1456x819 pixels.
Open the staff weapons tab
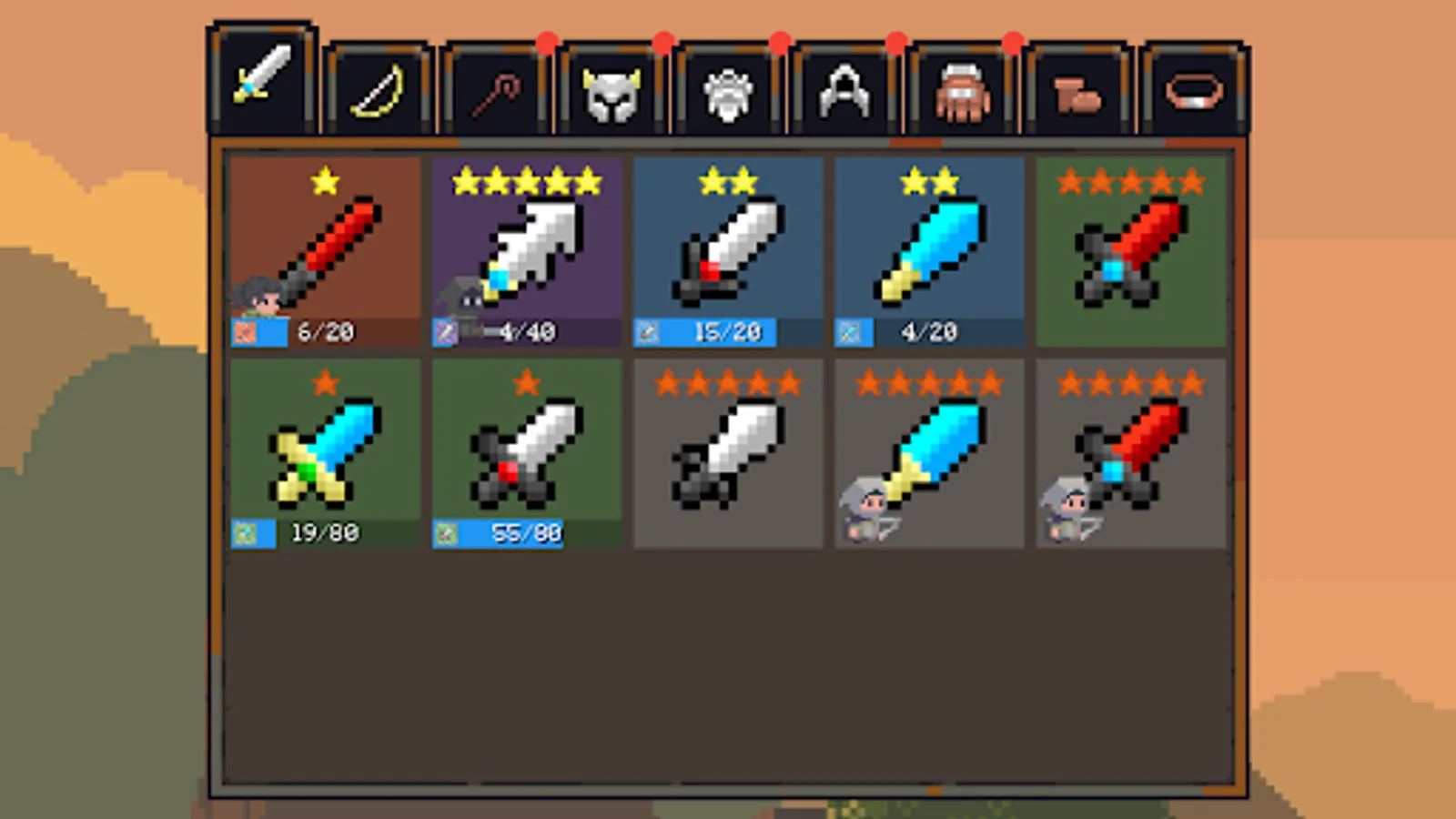pos(496,86)
